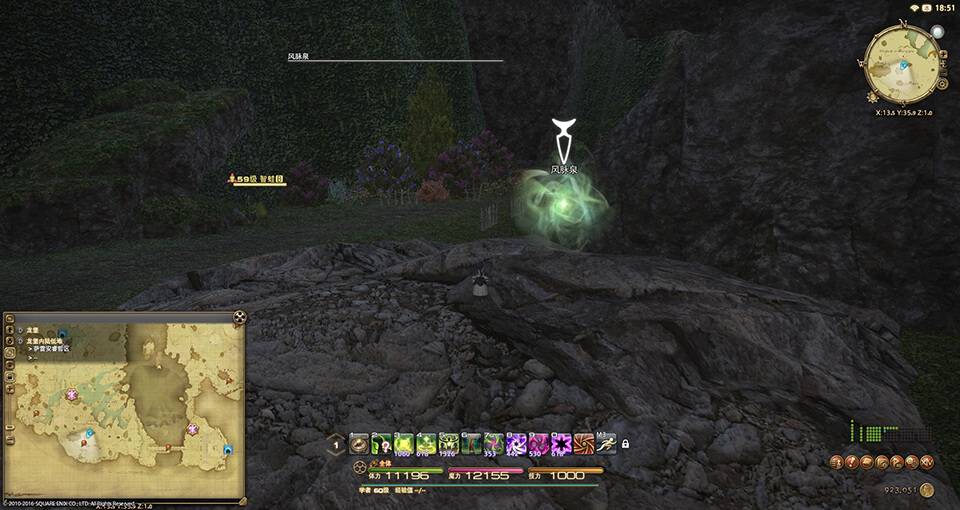Cast the pink swirl skill showing 530
This screenshot has height=510, width=960.
coord(539,443)
